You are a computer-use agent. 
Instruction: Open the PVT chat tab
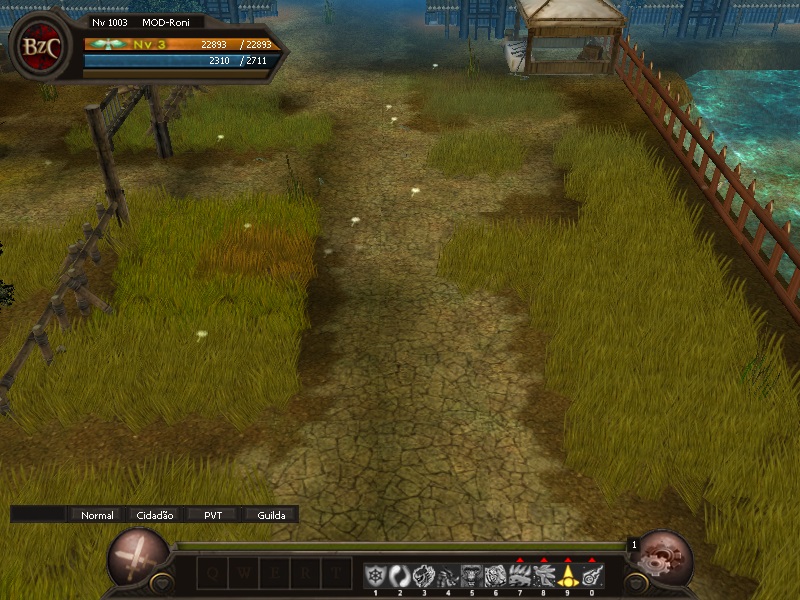[x=213, y=515]
